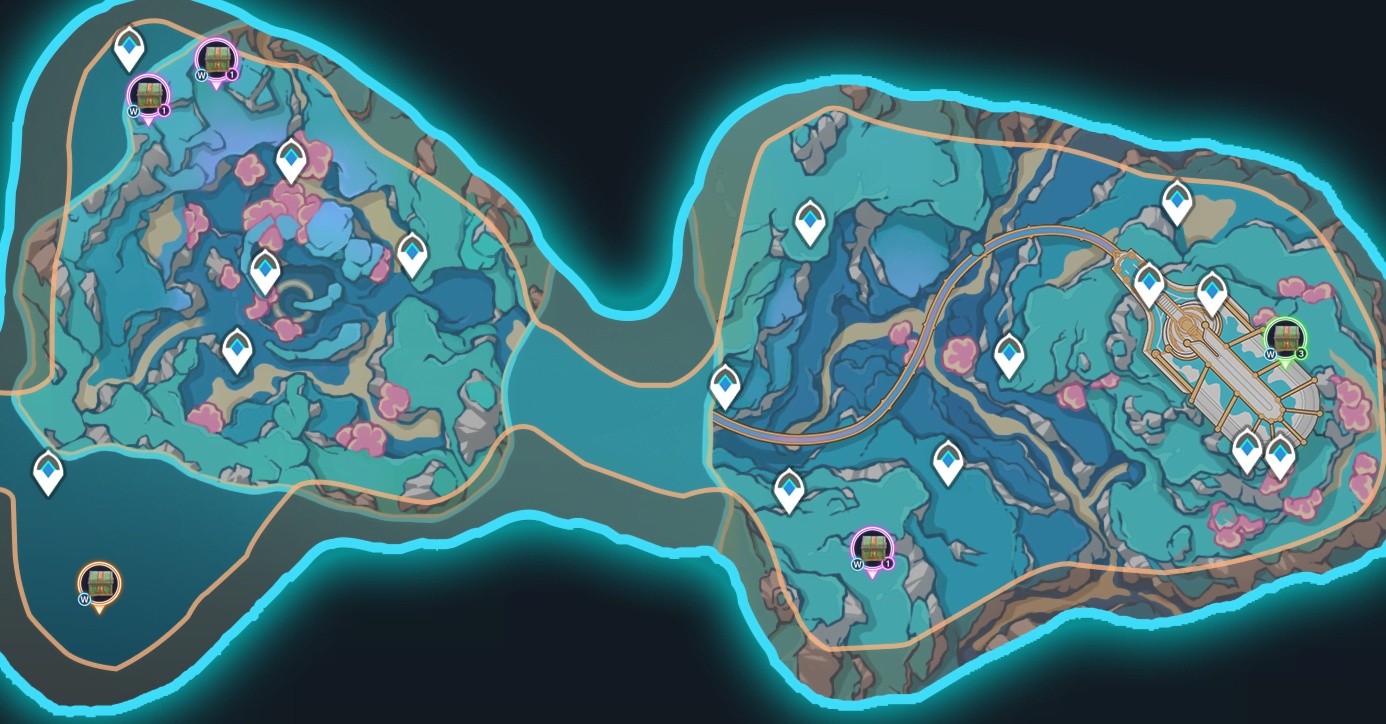This screenshot has width=1386, height=724.
Task: Open the waypoint pin nearest the orange chest
Action: 48,471
